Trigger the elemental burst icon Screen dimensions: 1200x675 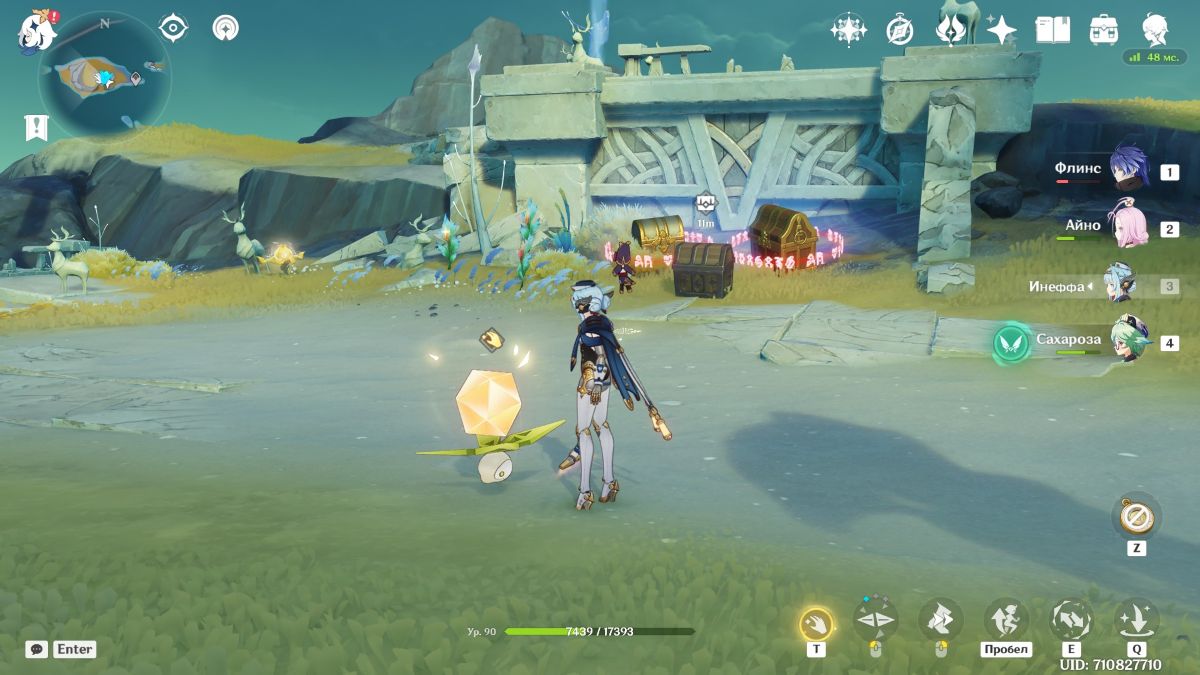1136,621
